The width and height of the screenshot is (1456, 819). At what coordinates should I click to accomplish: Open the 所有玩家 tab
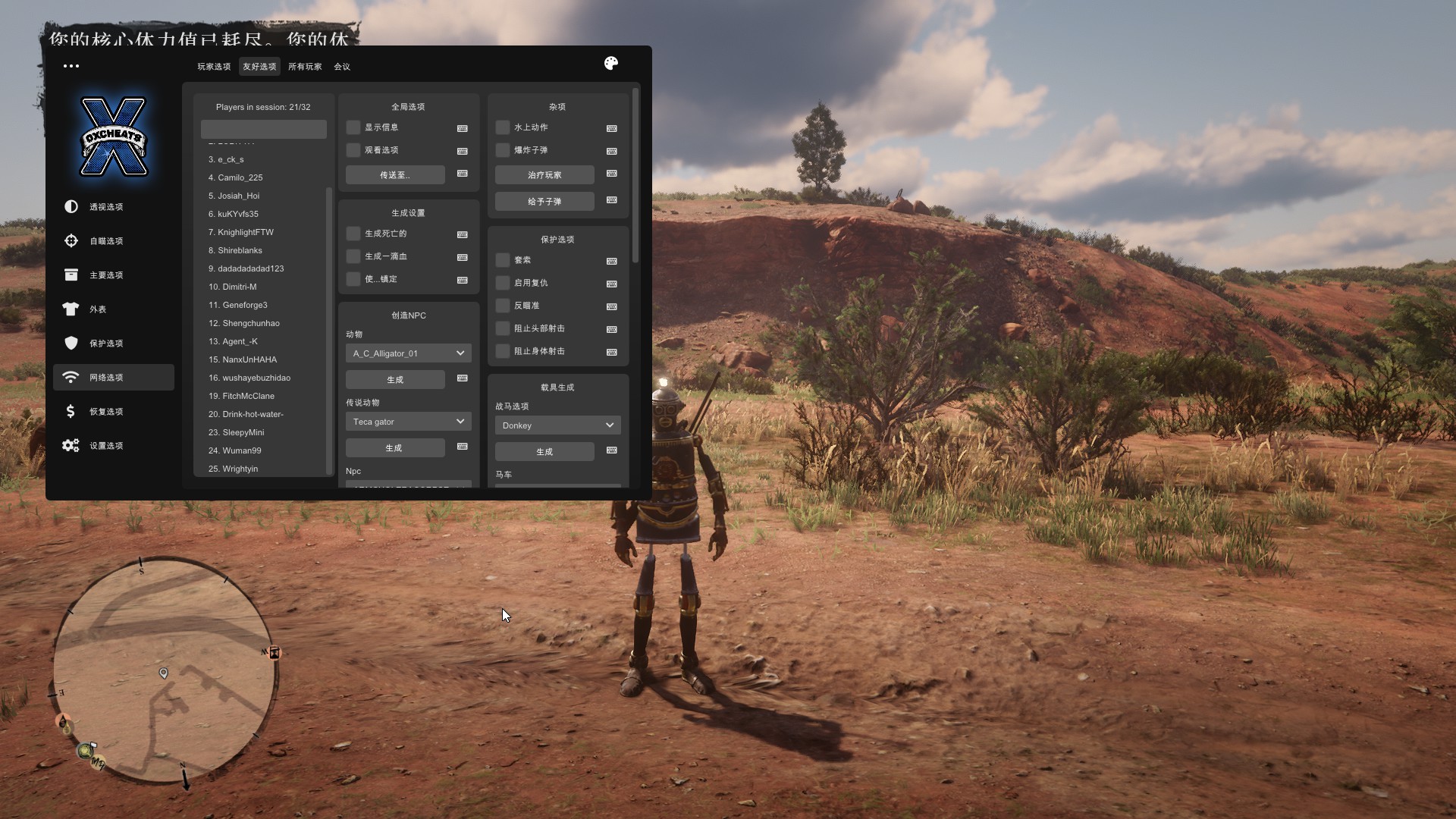click(305, 67)
